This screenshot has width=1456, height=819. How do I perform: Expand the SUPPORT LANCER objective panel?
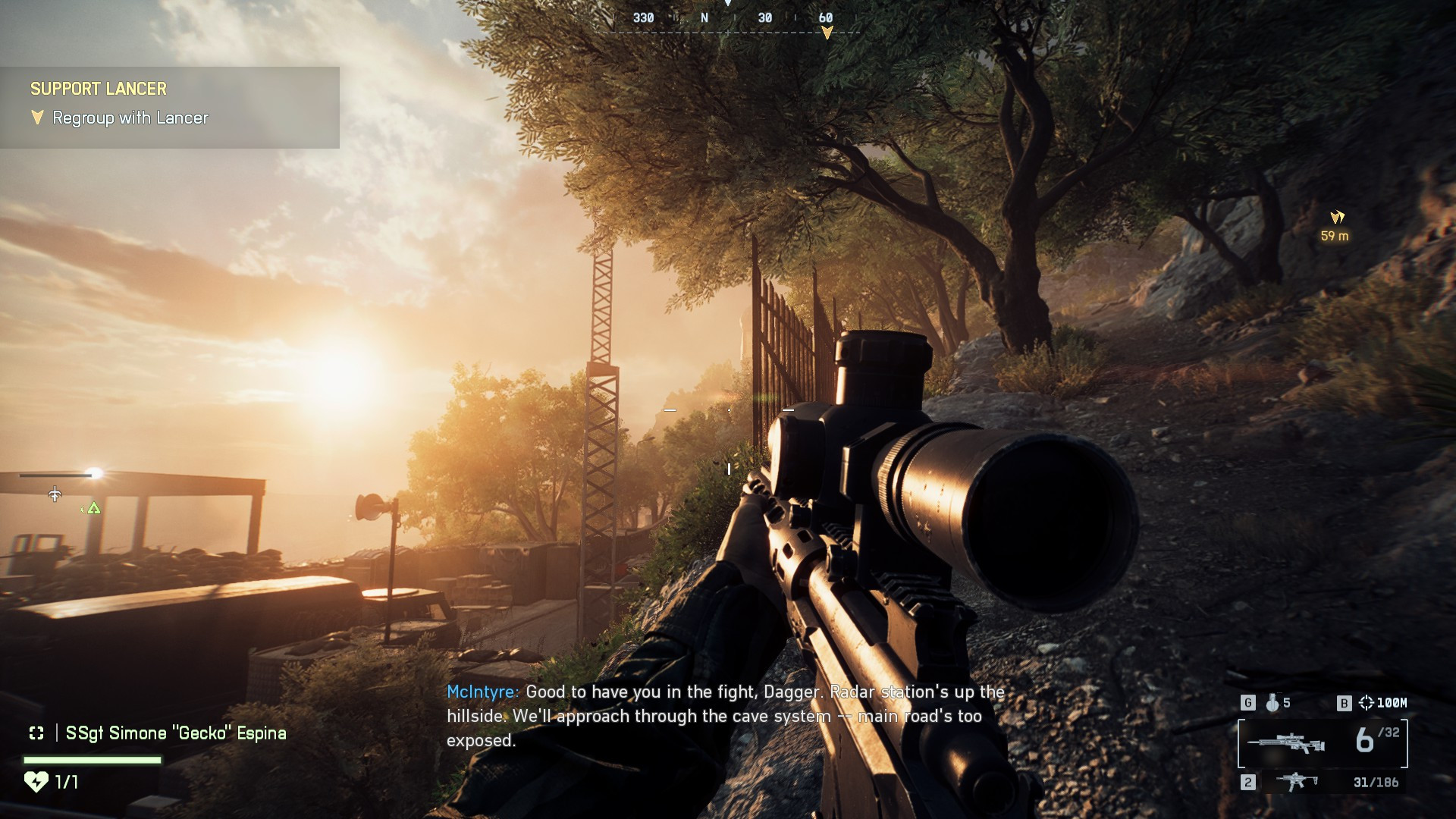[x=97, y=89]
